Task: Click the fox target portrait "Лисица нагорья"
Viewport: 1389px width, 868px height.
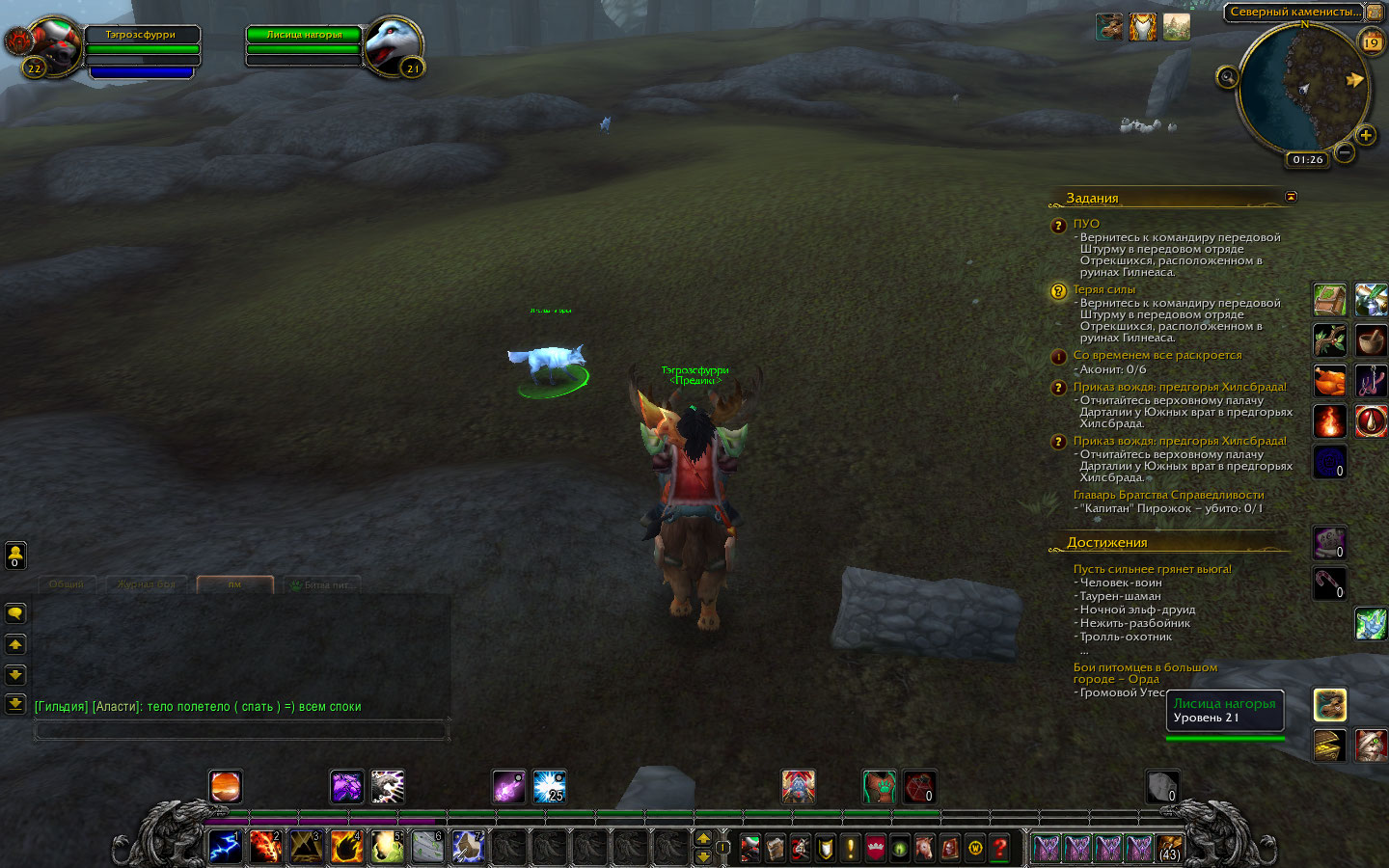Action: coord(393,45)
